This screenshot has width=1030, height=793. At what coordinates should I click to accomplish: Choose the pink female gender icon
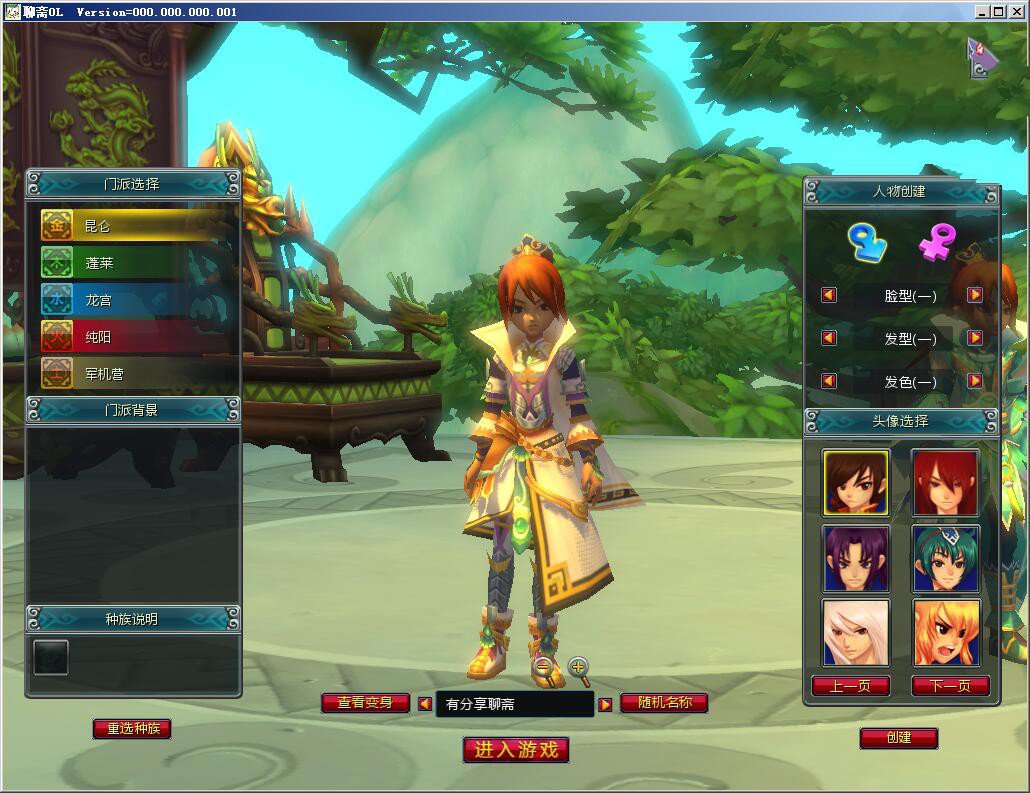point(937,243)
